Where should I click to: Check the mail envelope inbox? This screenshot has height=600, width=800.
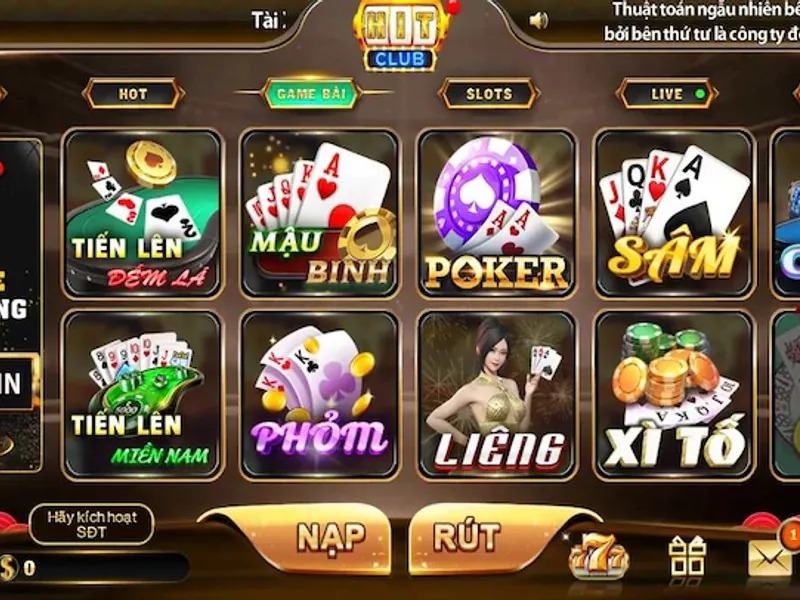770,556
